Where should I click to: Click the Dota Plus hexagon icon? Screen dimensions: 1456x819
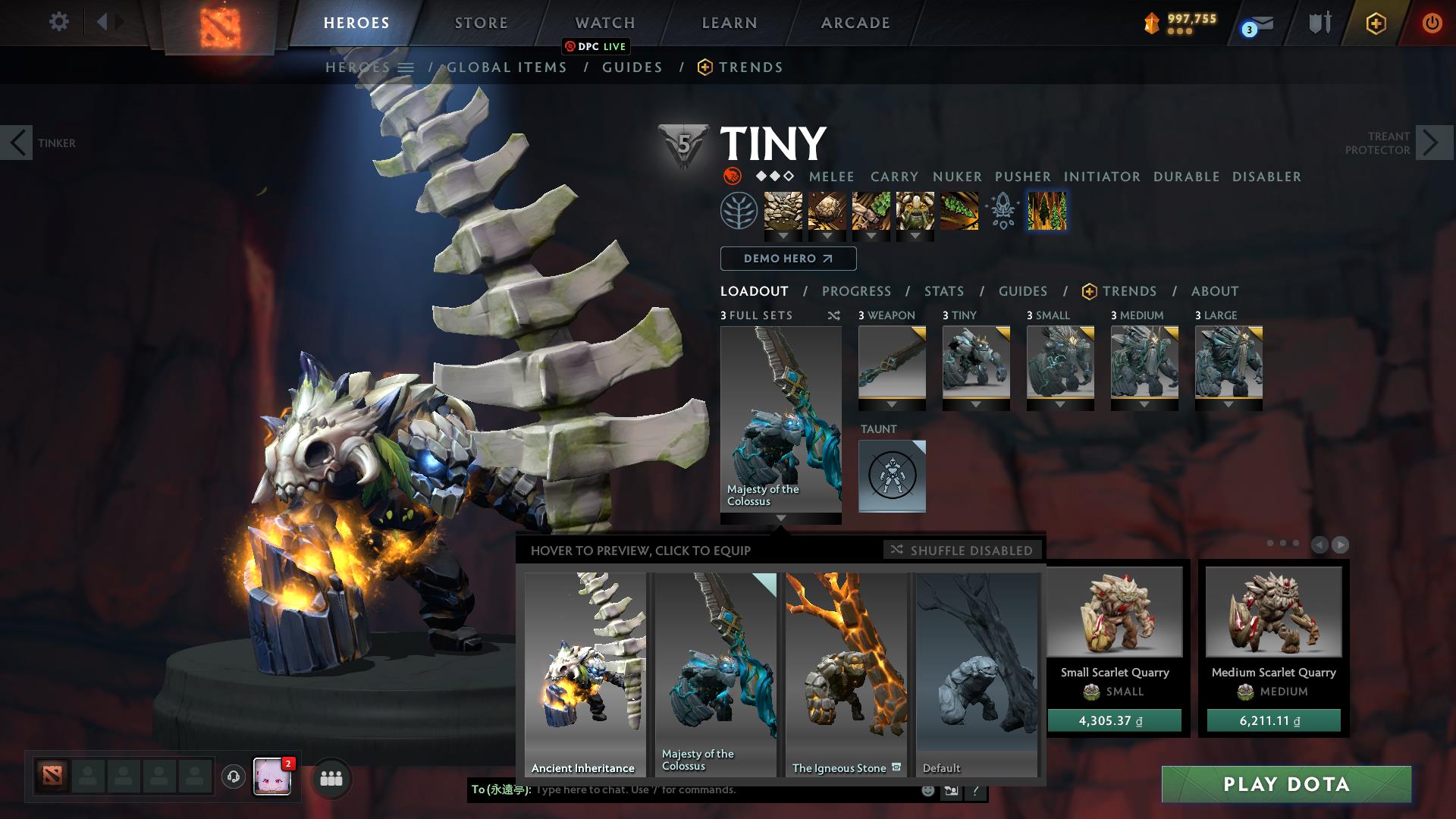click(1376, 23)
